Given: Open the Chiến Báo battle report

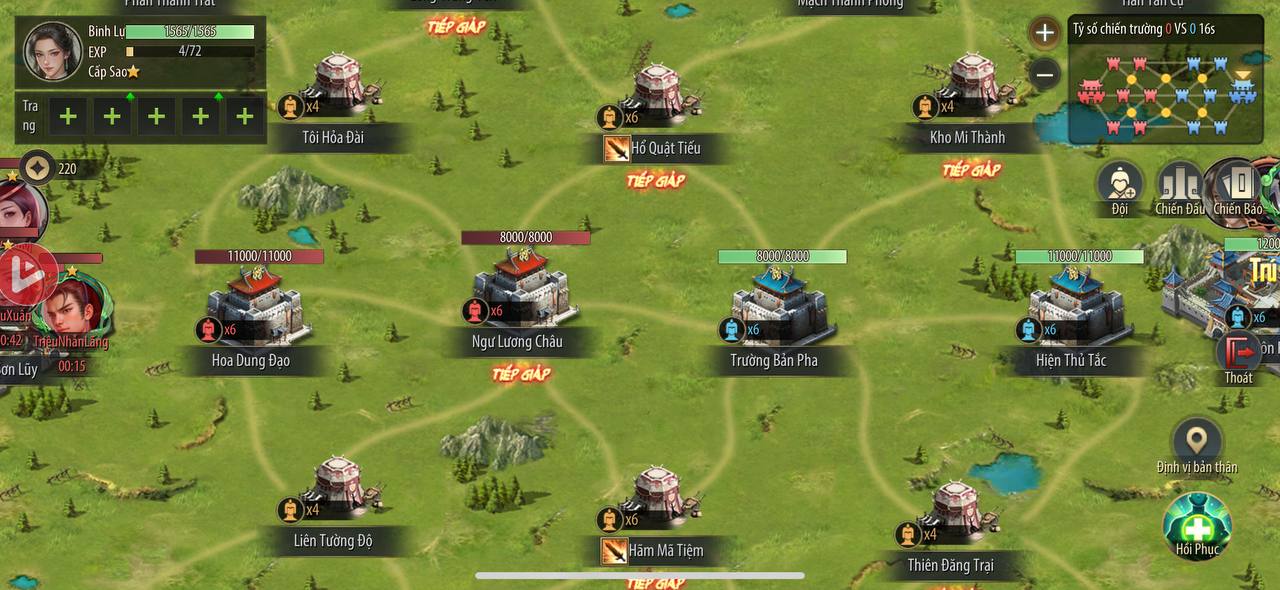Looking at the screenshot, I should coord(1238,187).
